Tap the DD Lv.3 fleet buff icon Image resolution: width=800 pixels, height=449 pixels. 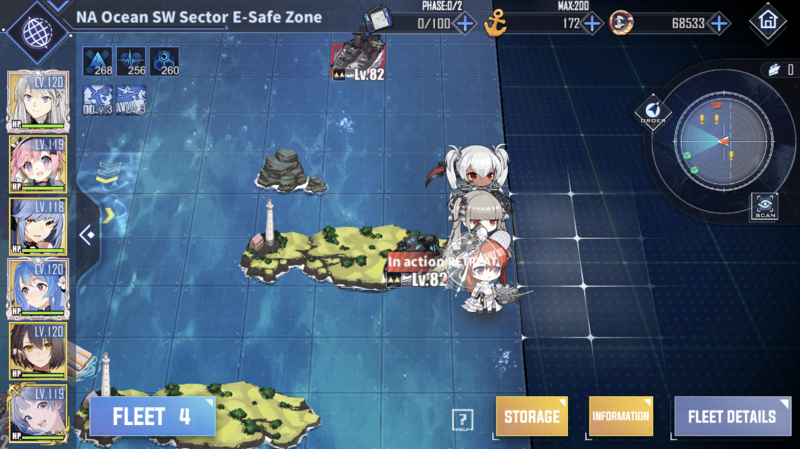99,97
